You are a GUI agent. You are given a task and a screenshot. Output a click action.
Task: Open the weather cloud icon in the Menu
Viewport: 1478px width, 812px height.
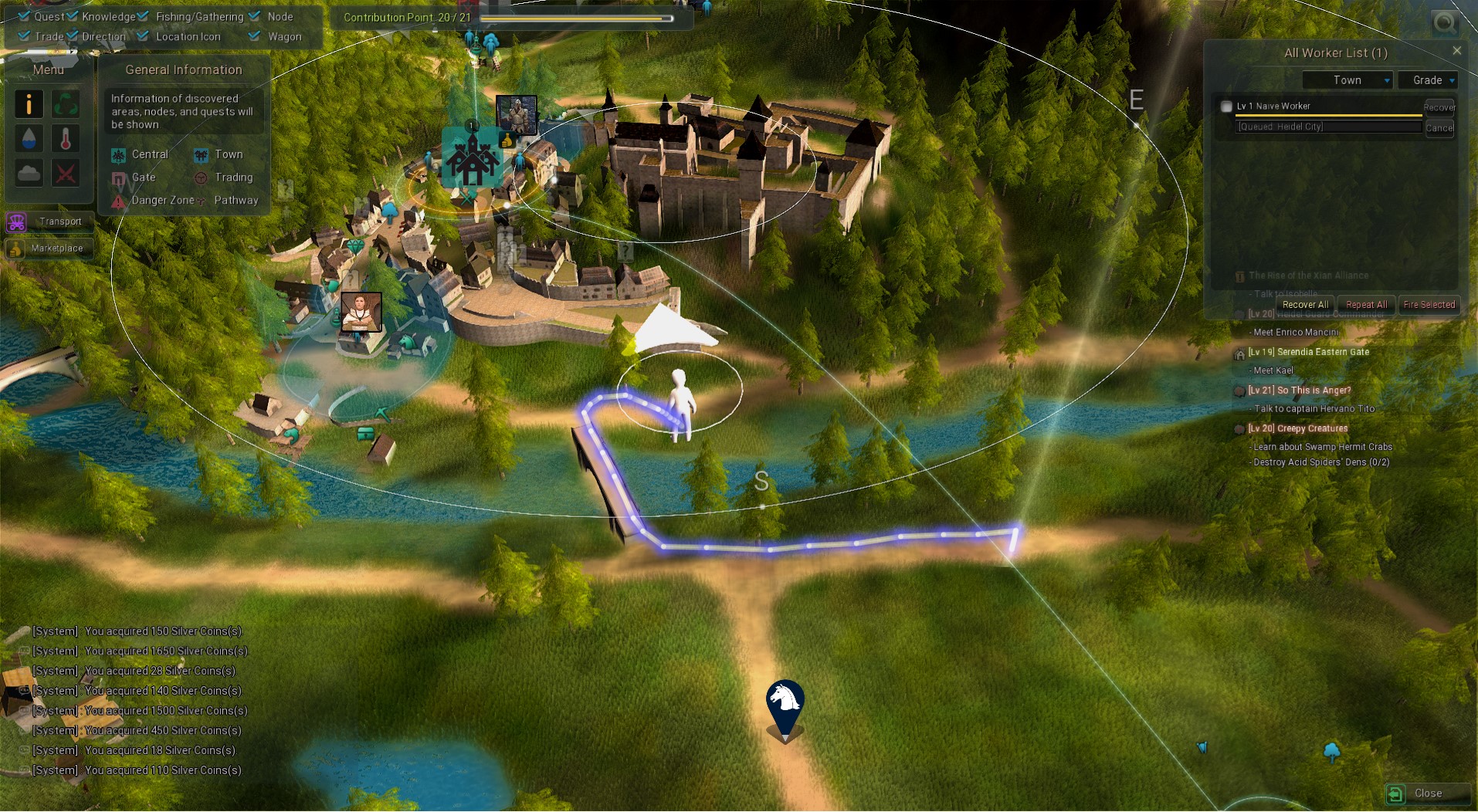pos(29,172)
